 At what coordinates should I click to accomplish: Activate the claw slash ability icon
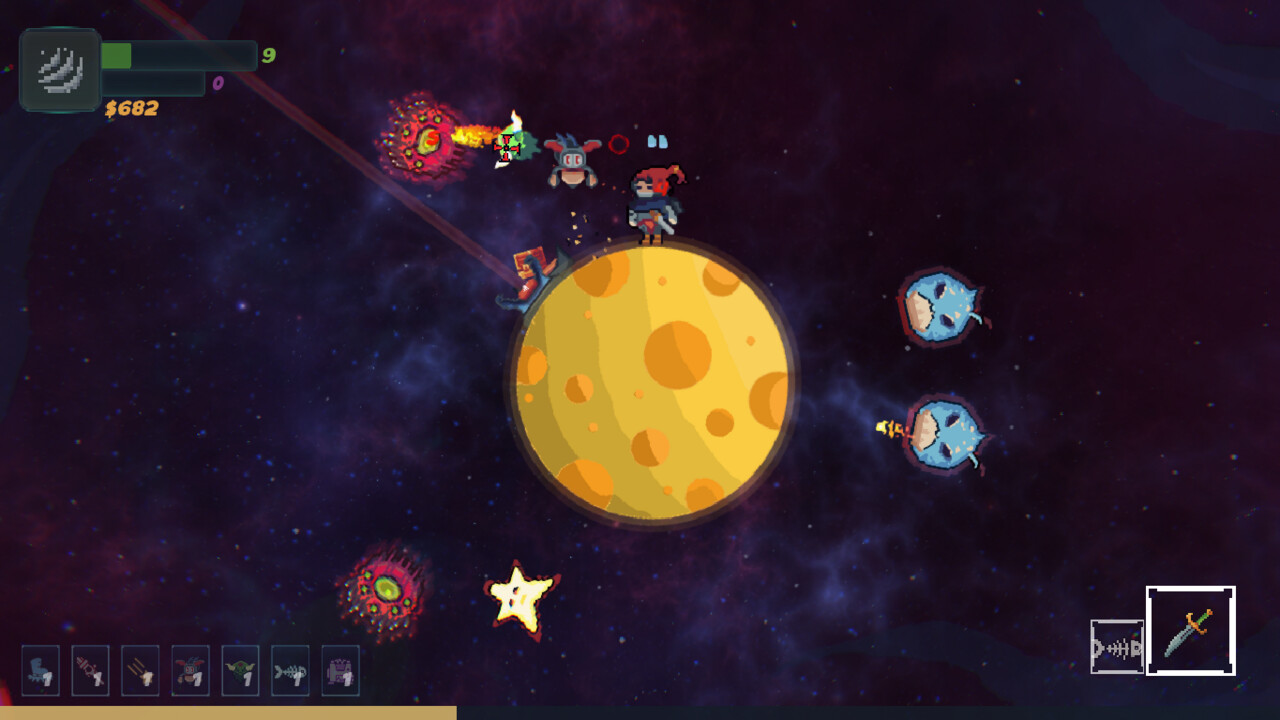pyautogui.click(x=60, y=69)
